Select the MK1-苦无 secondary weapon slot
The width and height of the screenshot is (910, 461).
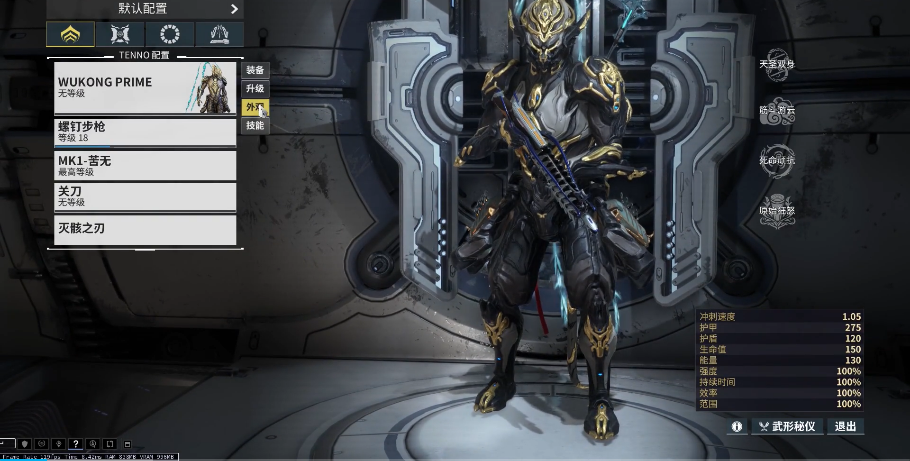point(145,164)
